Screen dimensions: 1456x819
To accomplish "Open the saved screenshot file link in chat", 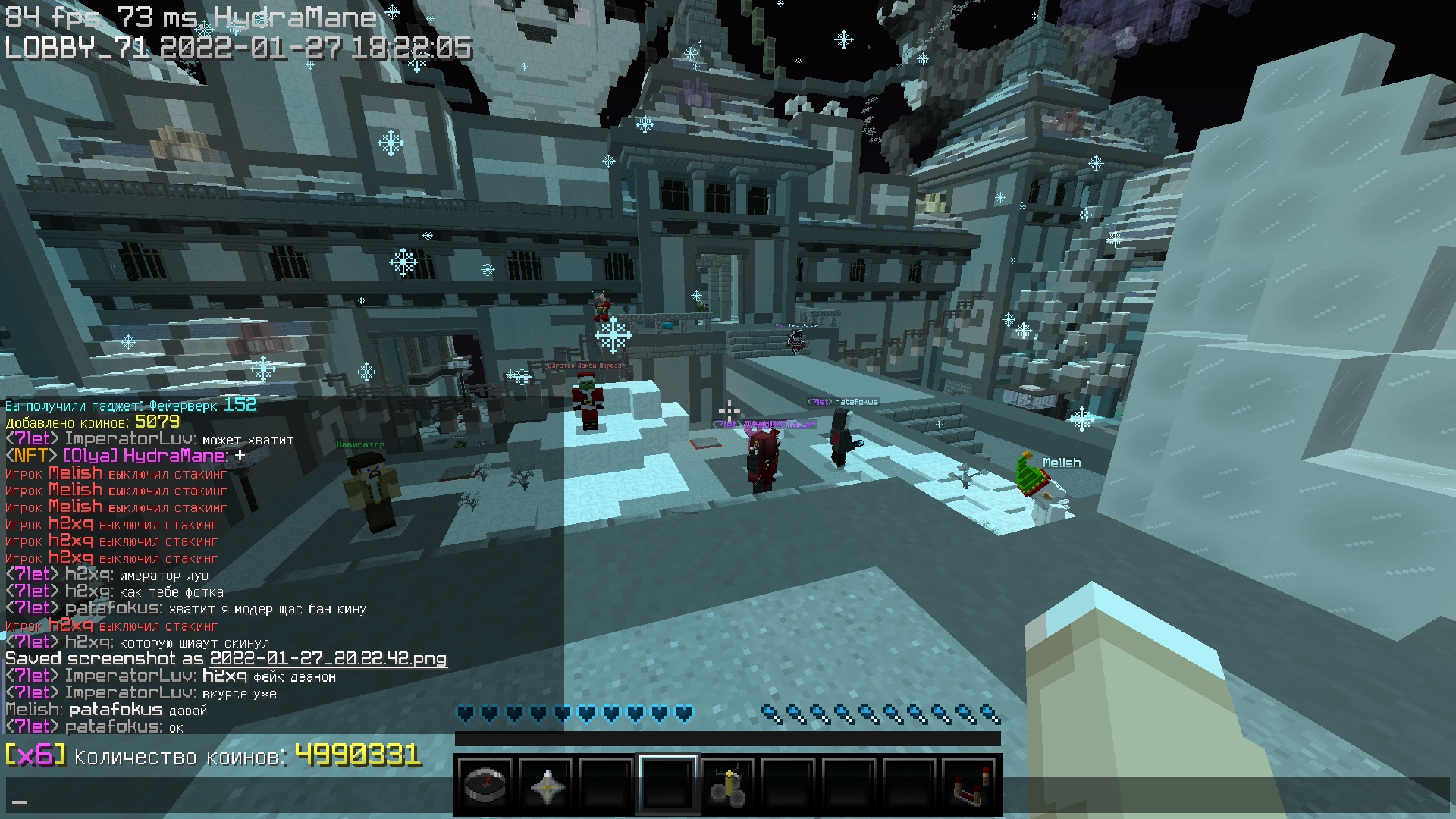I will (x=328, y=659).
